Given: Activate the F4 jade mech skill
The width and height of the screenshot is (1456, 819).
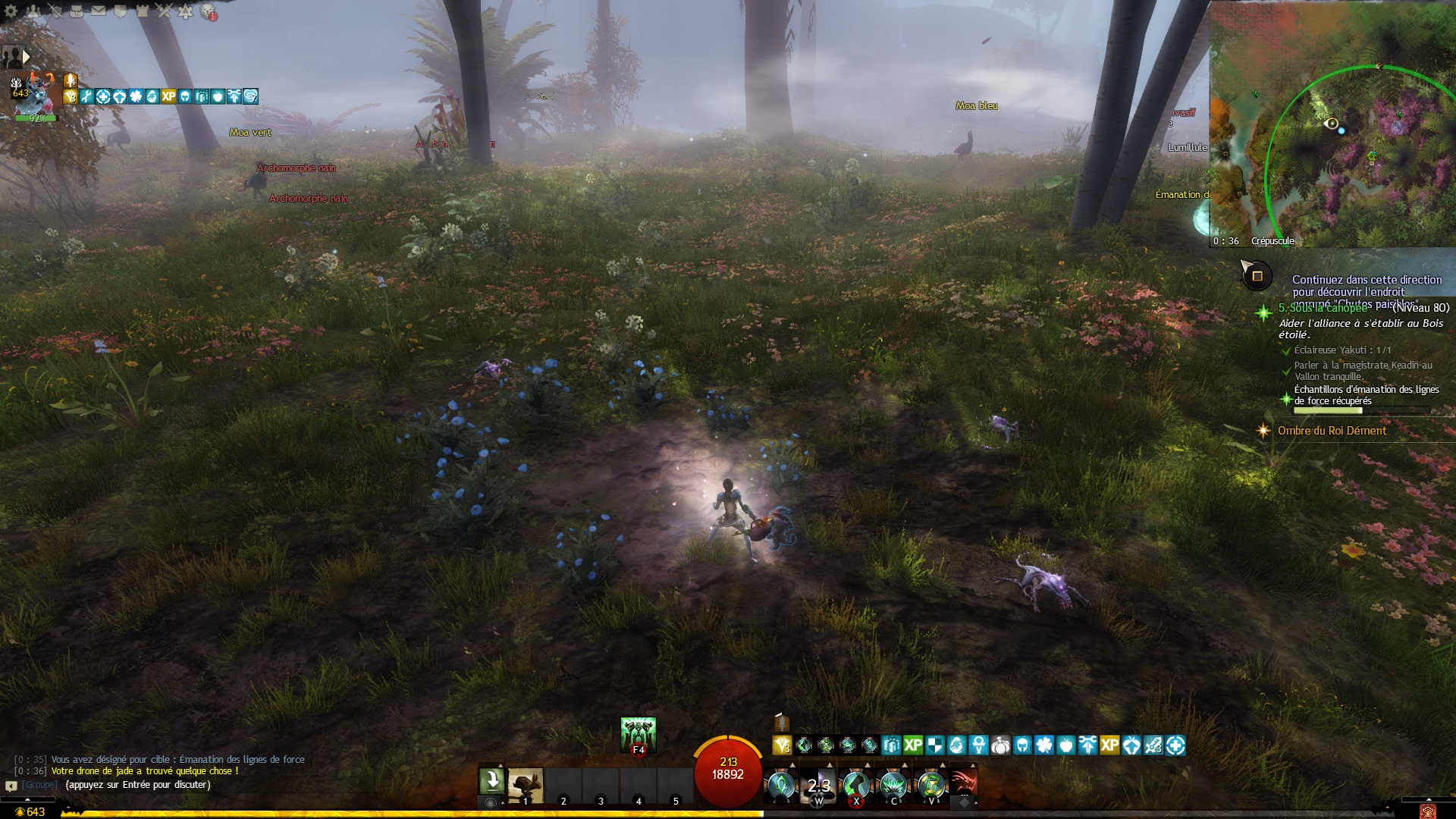Looking at the screenshot, I should [x=638, y=735].
